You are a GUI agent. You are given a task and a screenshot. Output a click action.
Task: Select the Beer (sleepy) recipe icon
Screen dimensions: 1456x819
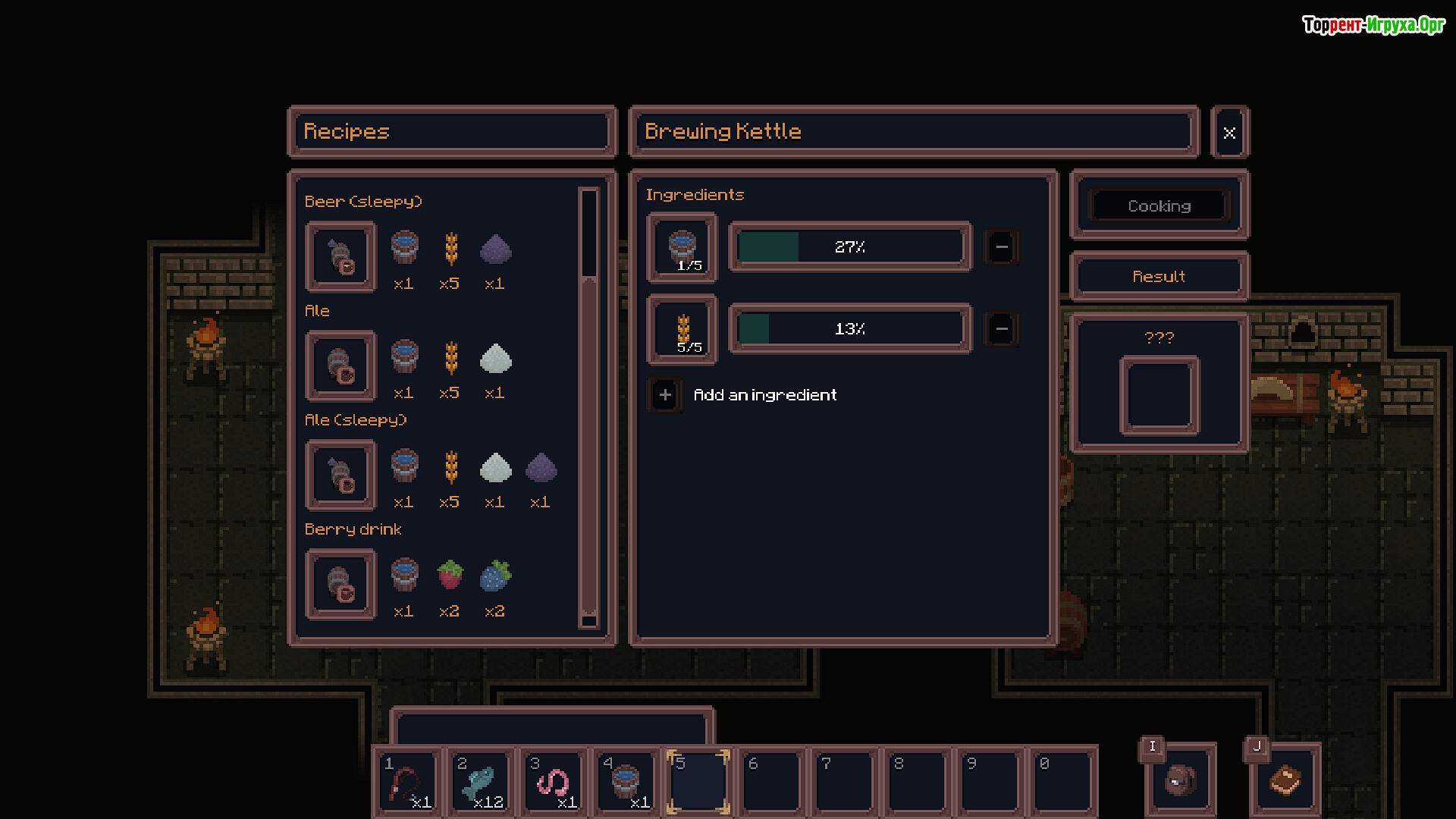(340, 257)
